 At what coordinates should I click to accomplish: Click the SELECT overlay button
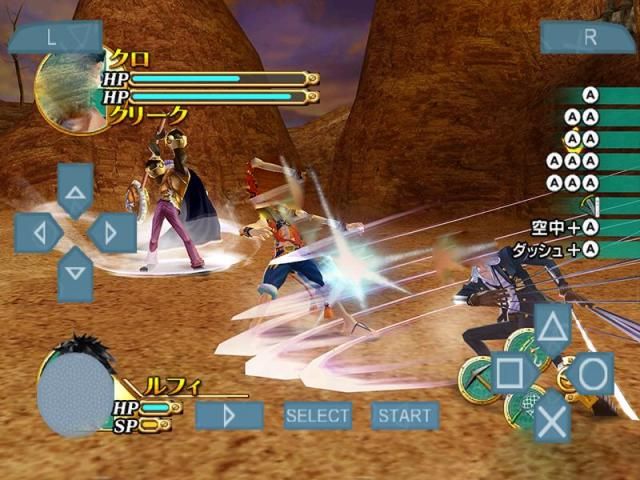317,415
